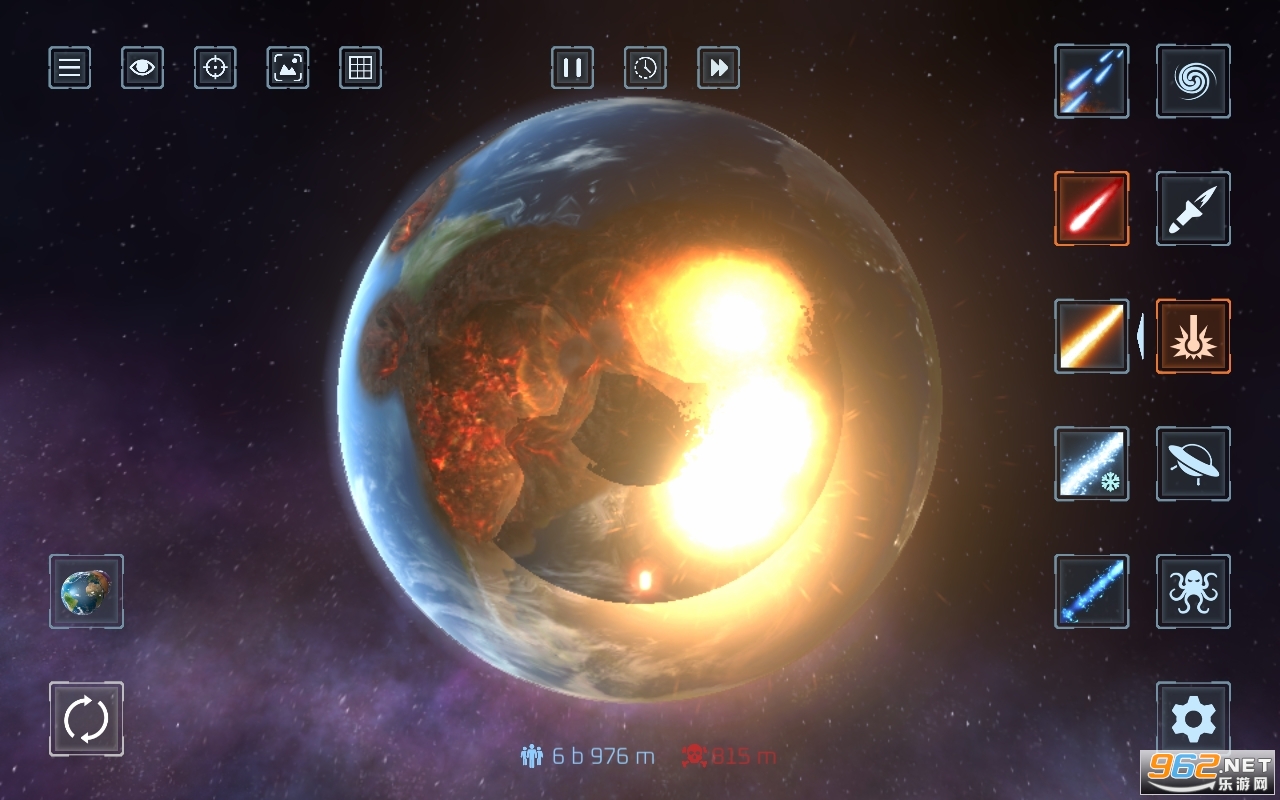1280x800 pixels.
Task: Open the settings gear panel
Action: (1192, 718)
